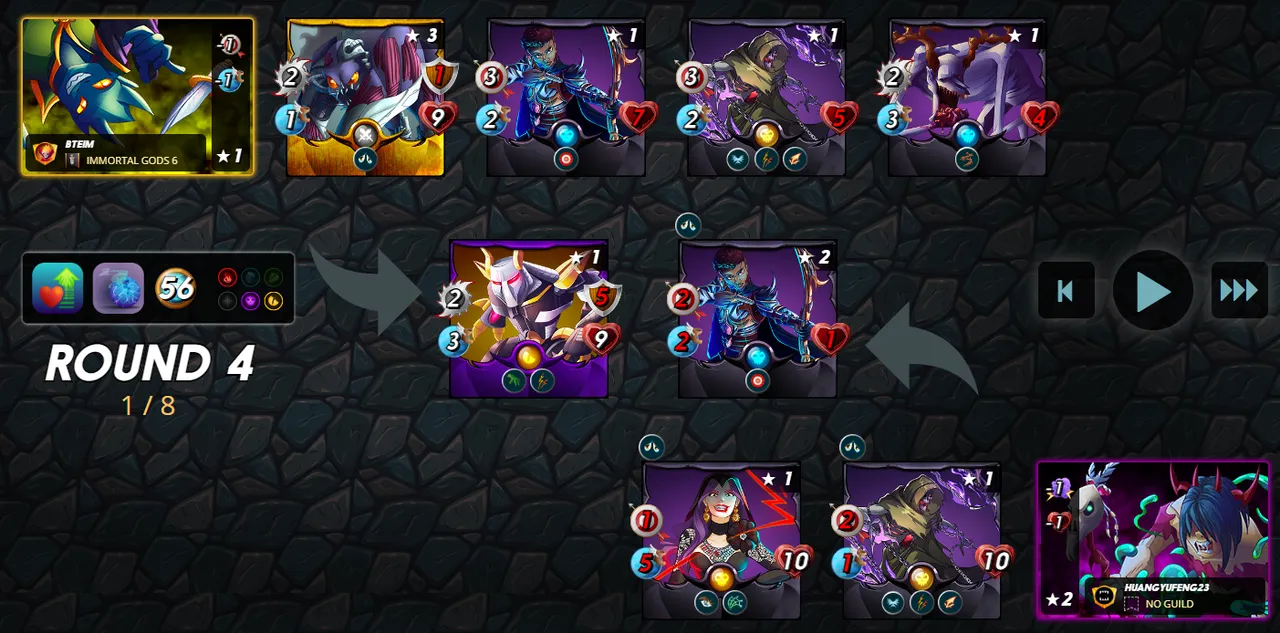Select the hooded monster card with 5 health
The image size is (1280, 633).
pyautogui.click(x=767, y=98)
